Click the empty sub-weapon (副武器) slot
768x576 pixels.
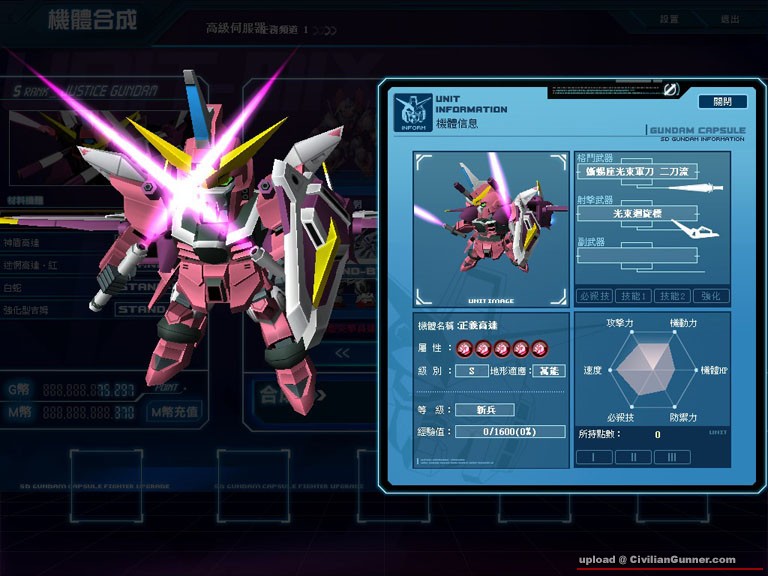tap(636, 256)
